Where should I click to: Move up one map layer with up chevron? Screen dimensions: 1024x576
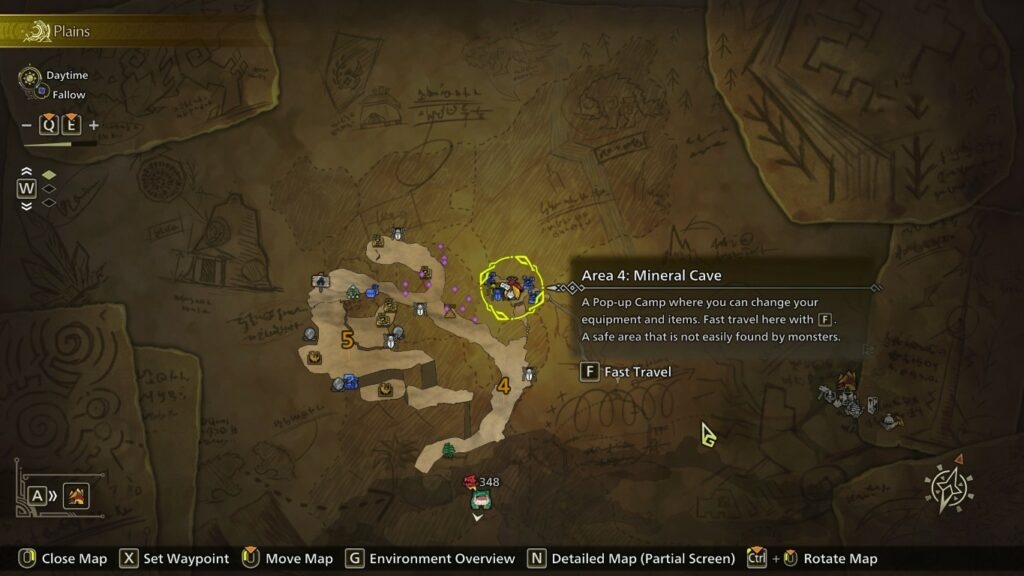point(26,172)
